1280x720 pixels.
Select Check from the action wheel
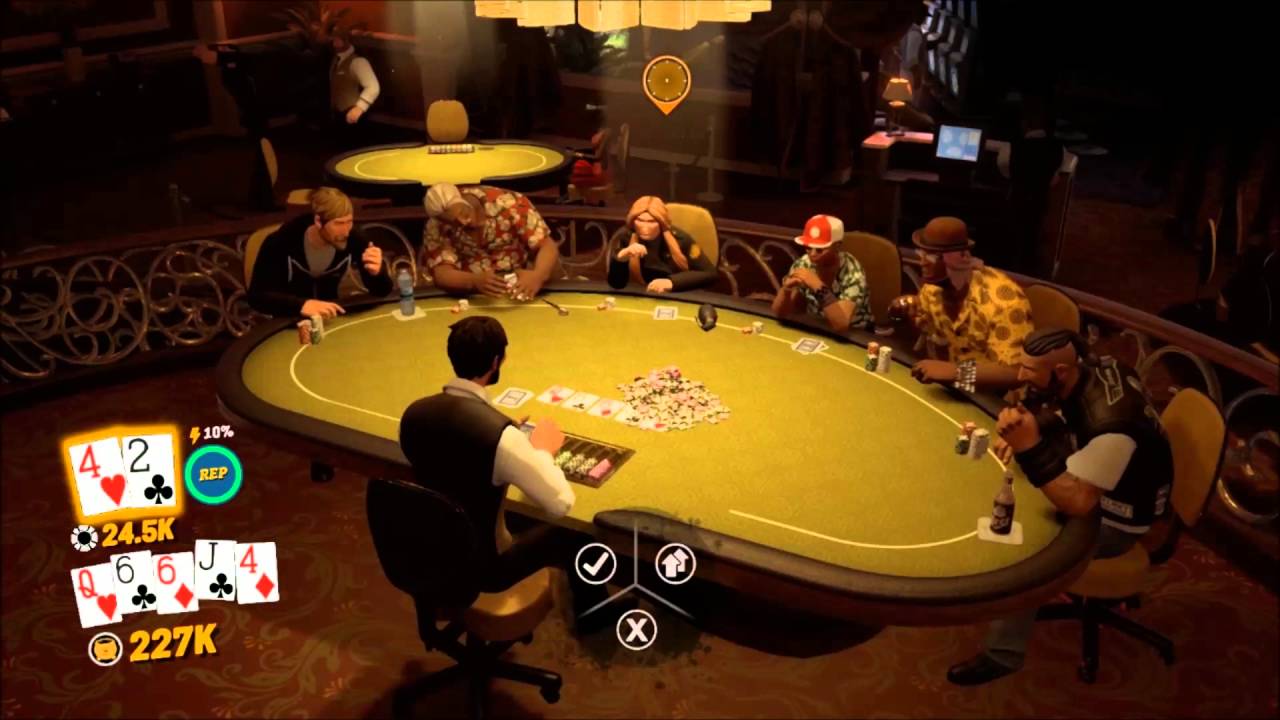tap(597, 563)
